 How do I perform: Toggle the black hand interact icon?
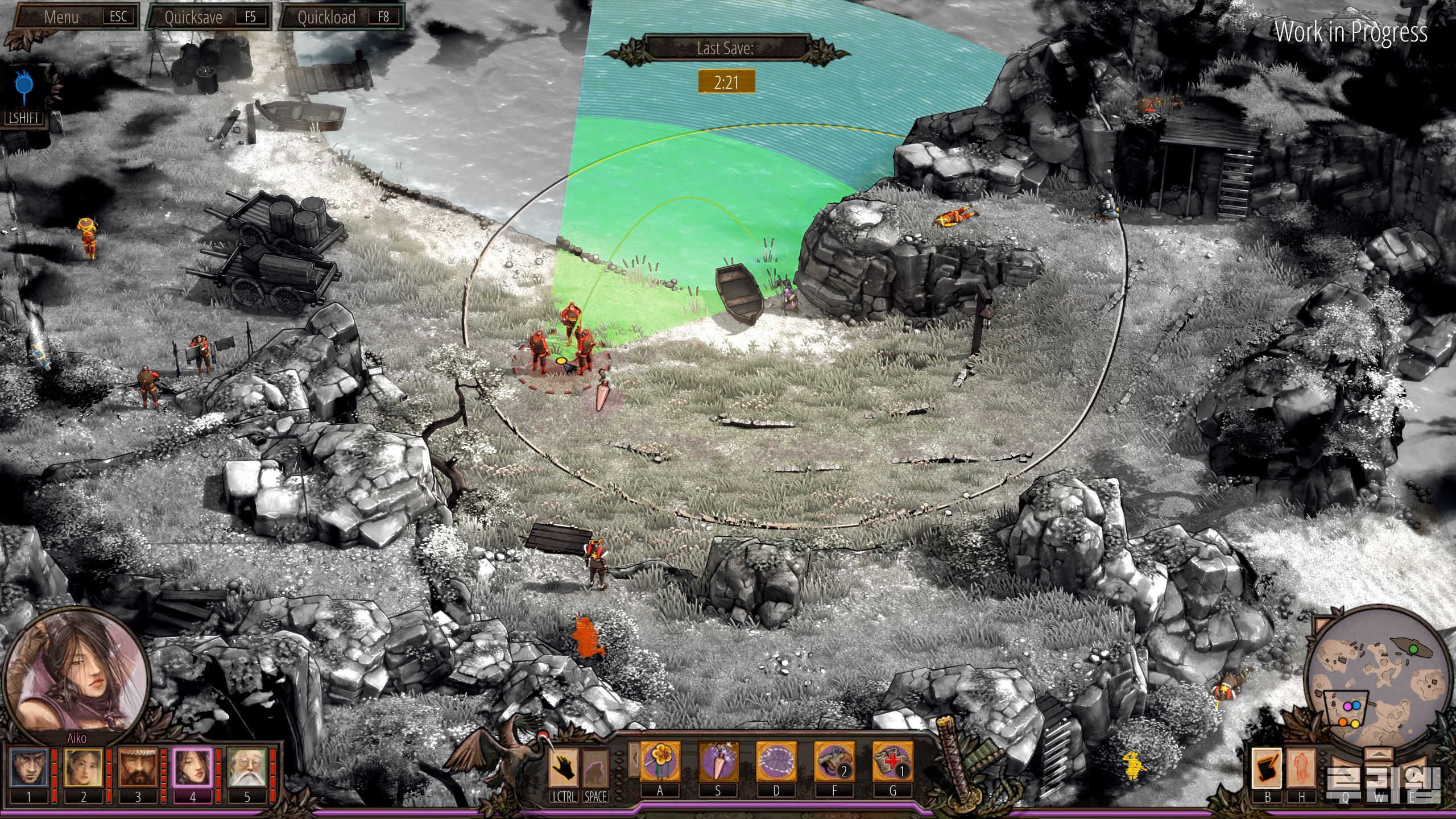[x=564, y=767]
